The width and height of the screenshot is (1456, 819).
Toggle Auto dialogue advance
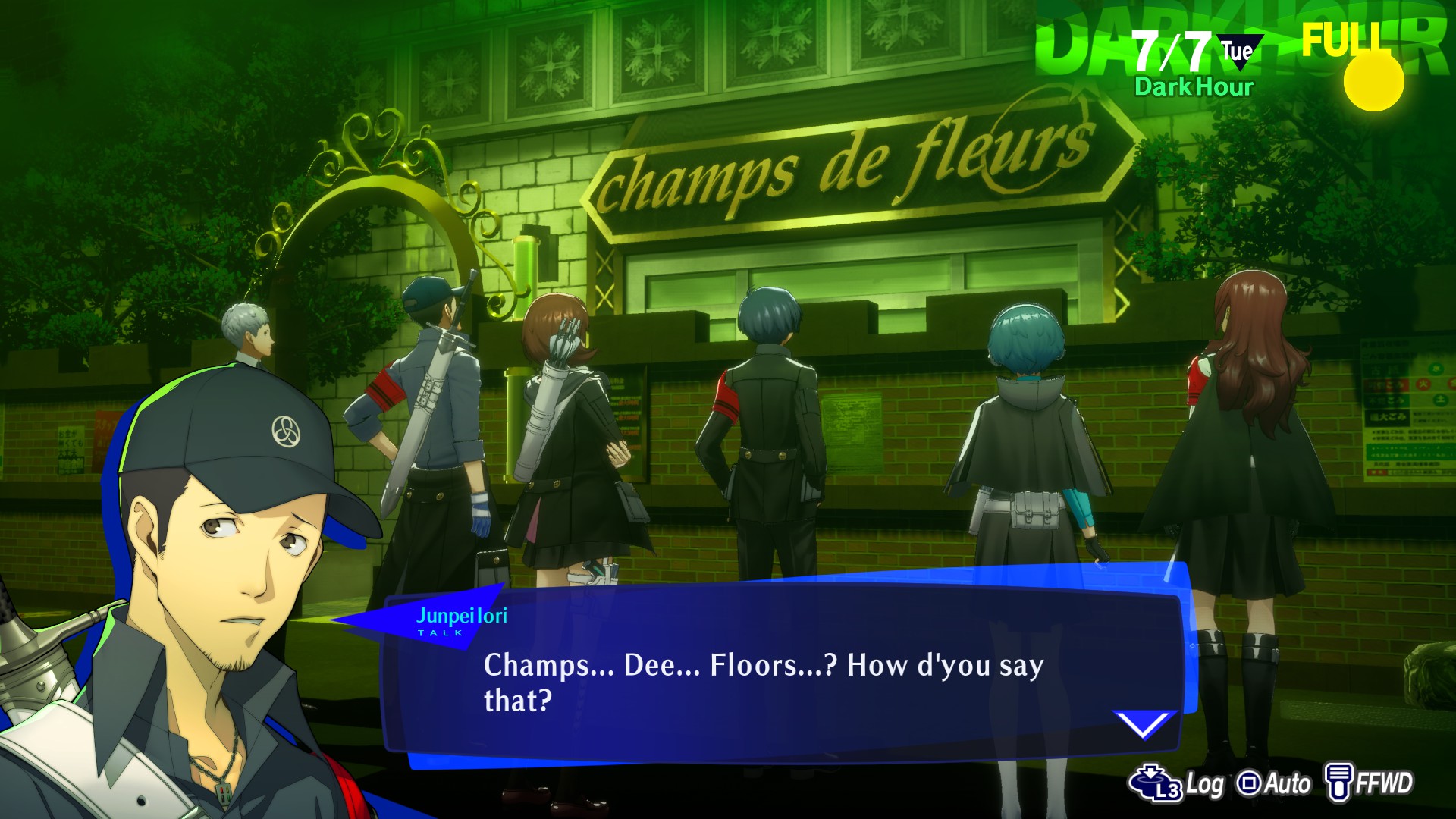tap(1273, 783)
